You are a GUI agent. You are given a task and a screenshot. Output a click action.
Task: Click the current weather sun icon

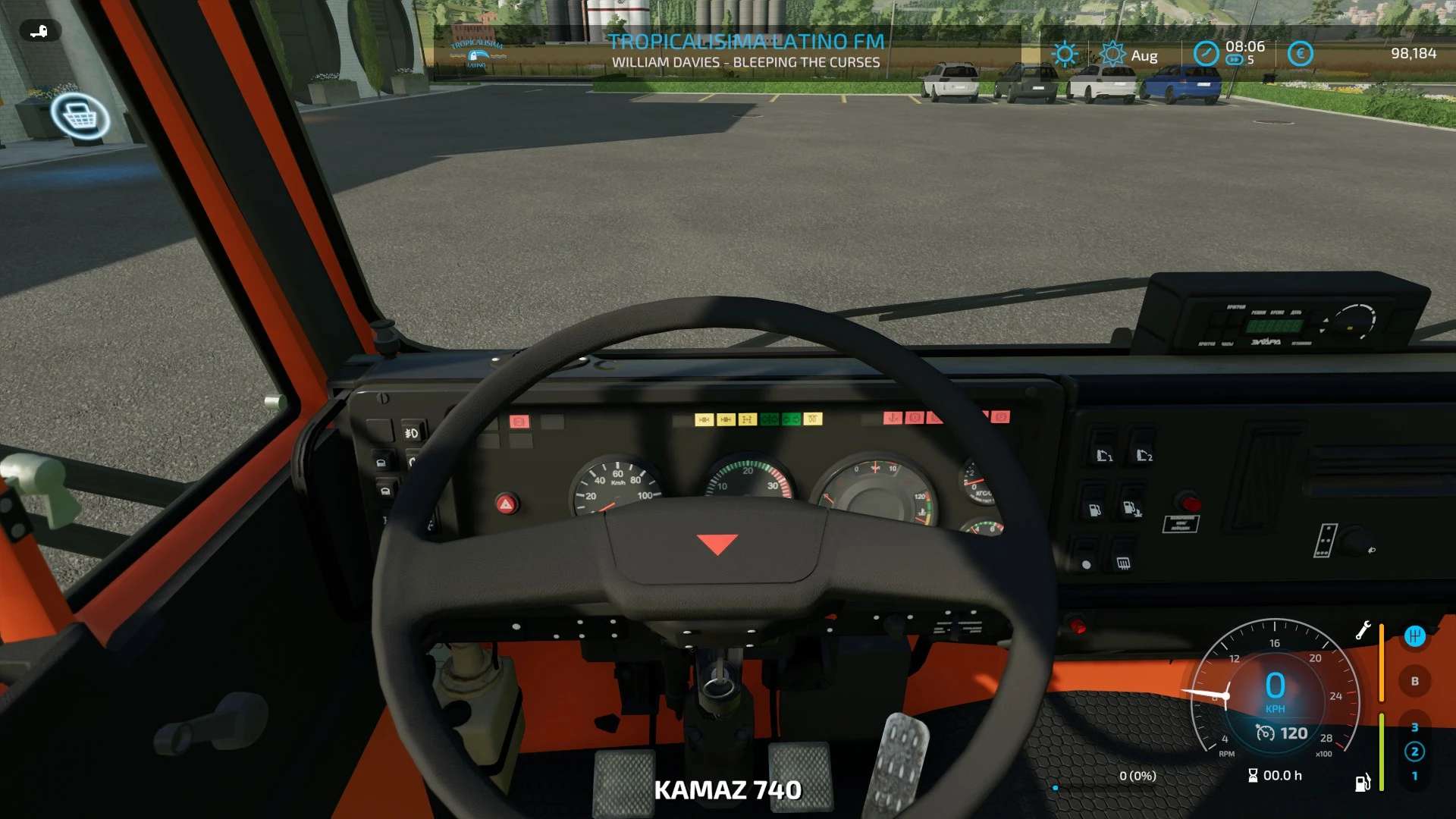click(1065, 54)
